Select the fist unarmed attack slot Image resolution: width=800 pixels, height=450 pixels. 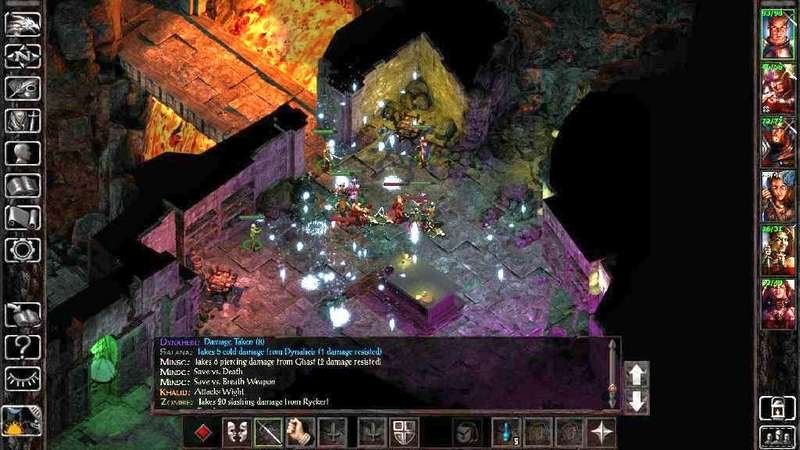coord(300,431)
